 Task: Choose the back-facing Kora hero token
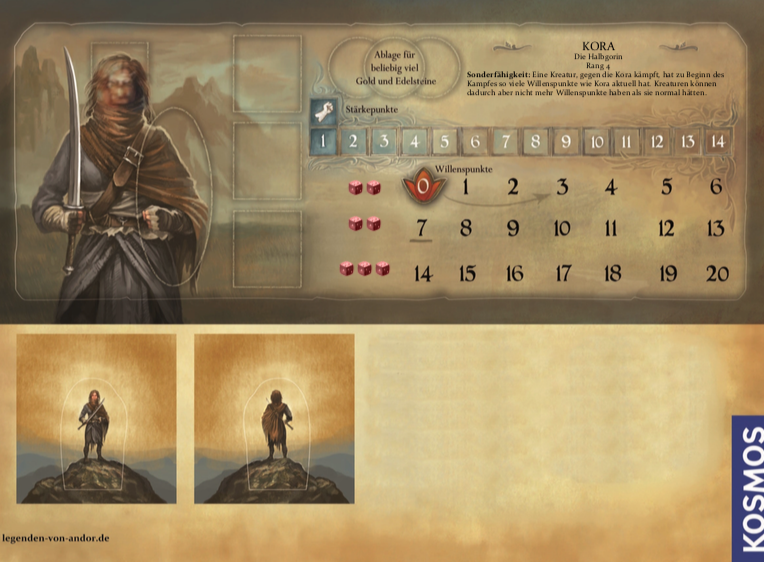[x=274, y=418]
